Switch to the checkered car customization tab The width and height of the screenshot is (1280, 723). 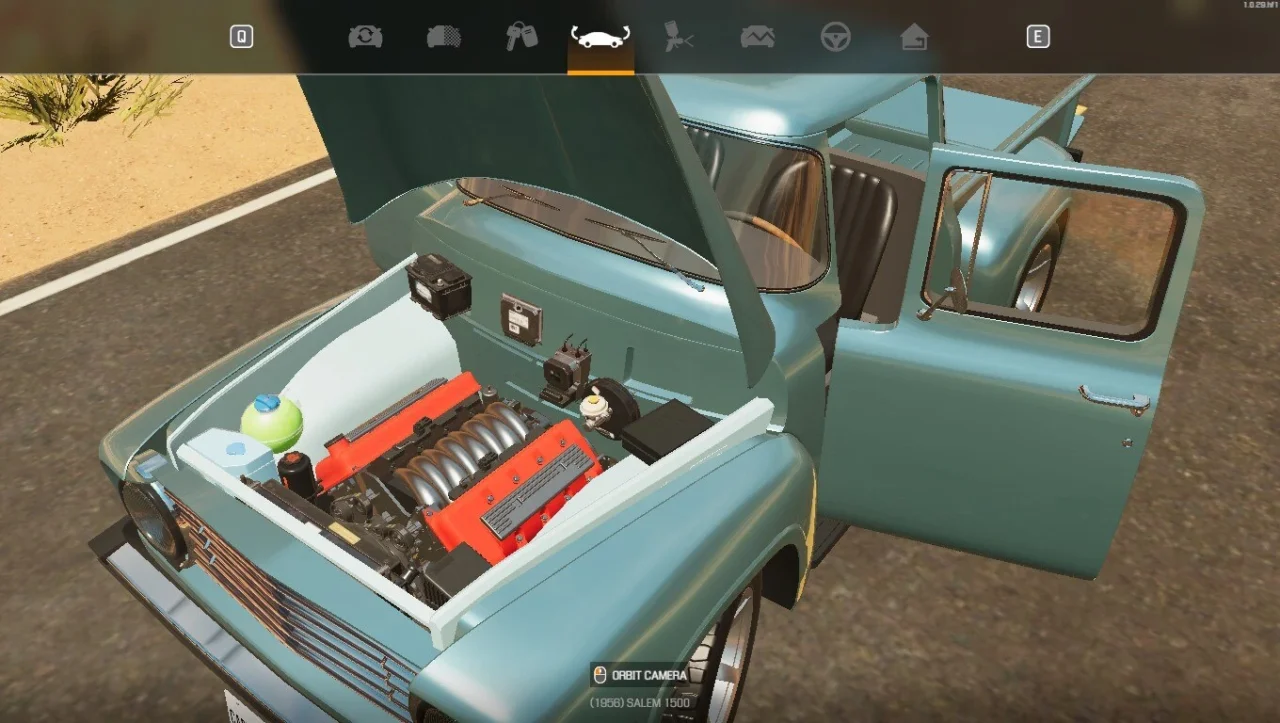point(444,37)
